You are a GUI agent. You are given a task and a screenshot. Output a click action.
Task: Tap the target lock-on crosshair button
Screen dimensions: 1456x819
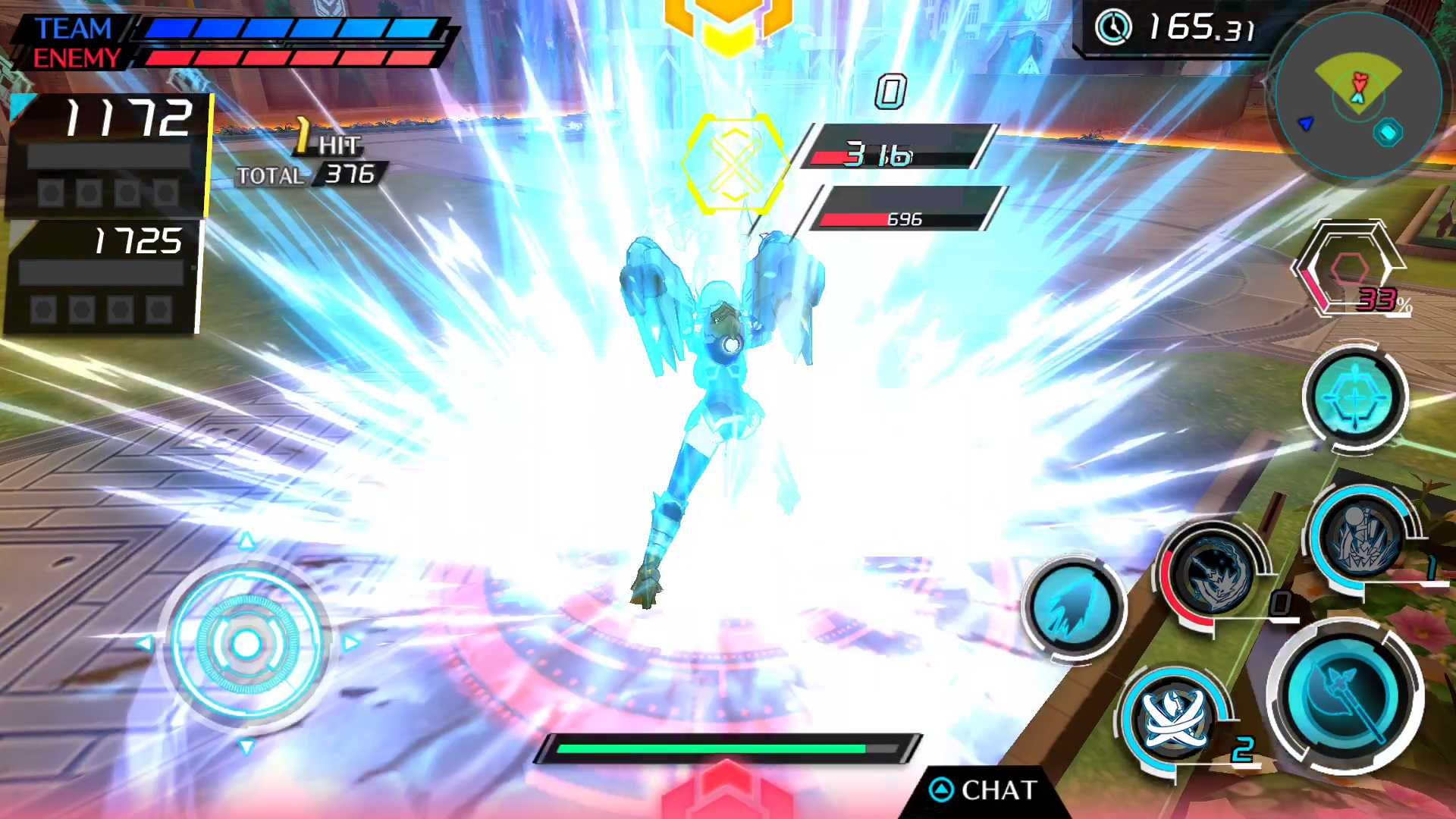pyautogui.click(x=1355, y=397)
